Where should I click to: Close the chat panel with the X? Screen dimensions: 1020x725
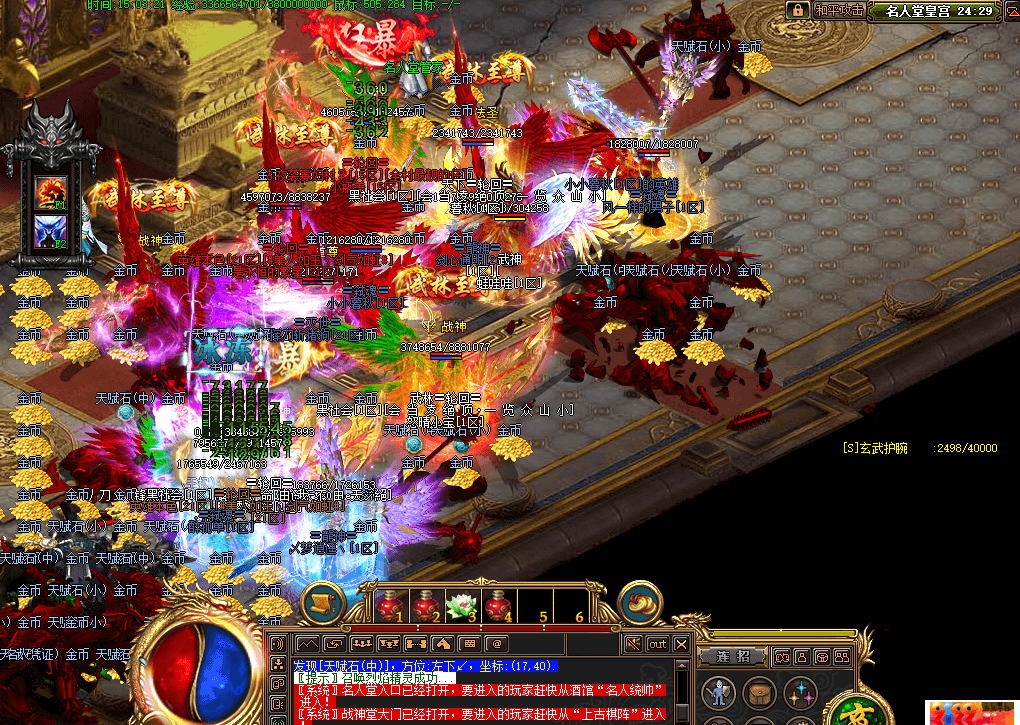click(681, 644)
